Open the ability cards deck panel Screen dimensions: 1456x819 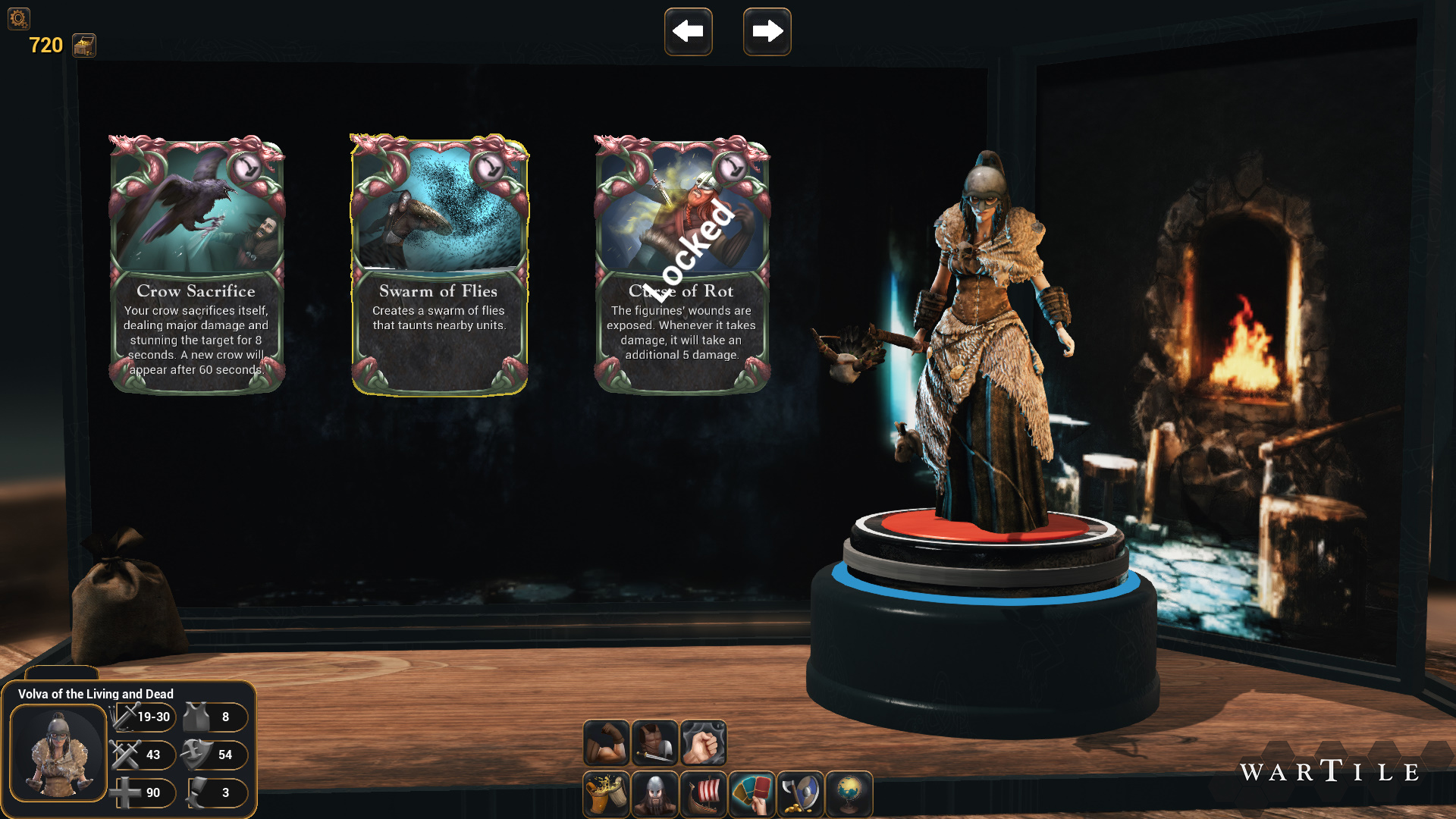tap(752, 794)
